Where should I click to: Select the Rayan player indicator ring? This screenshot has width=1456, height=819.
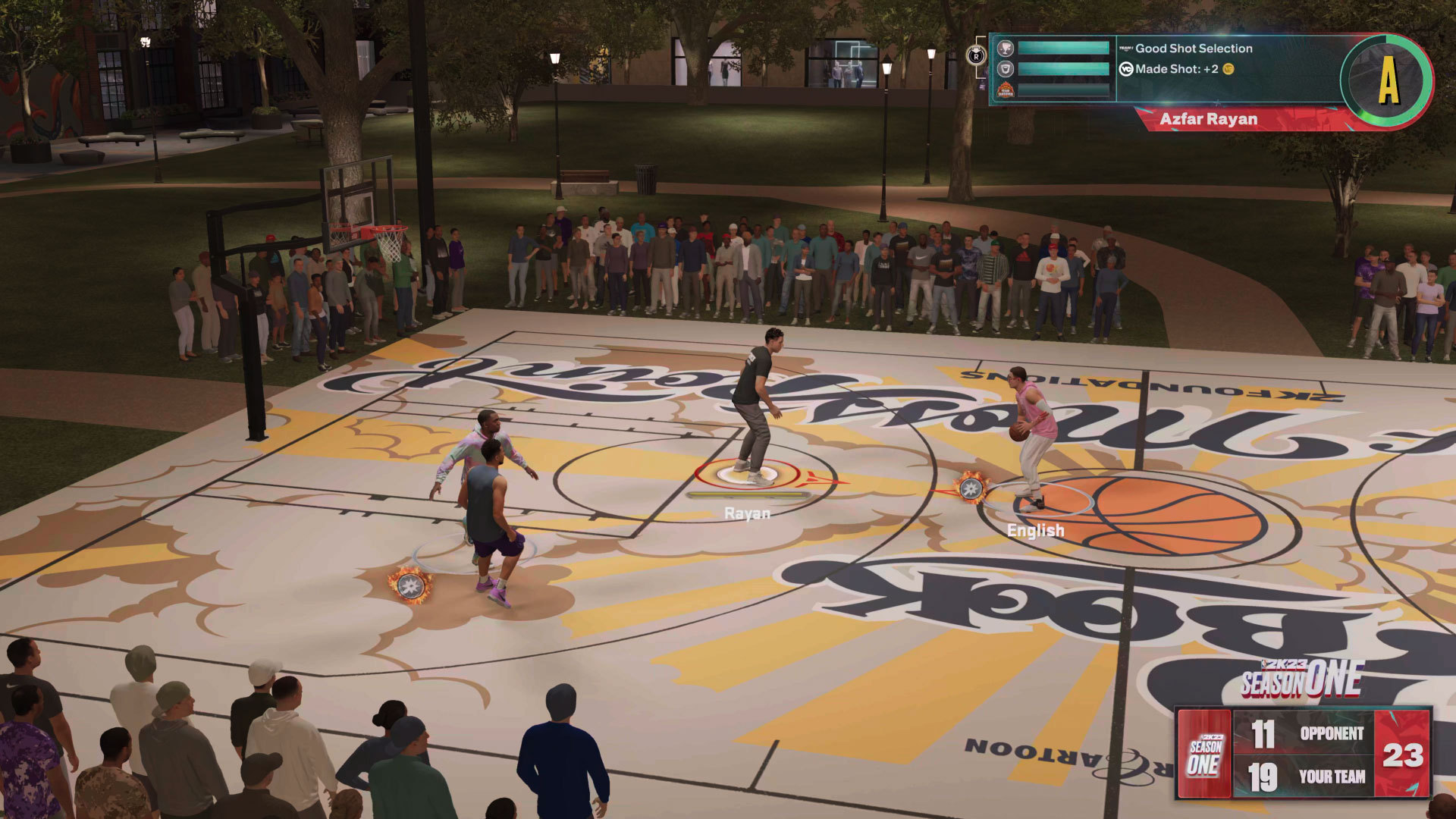747,475
